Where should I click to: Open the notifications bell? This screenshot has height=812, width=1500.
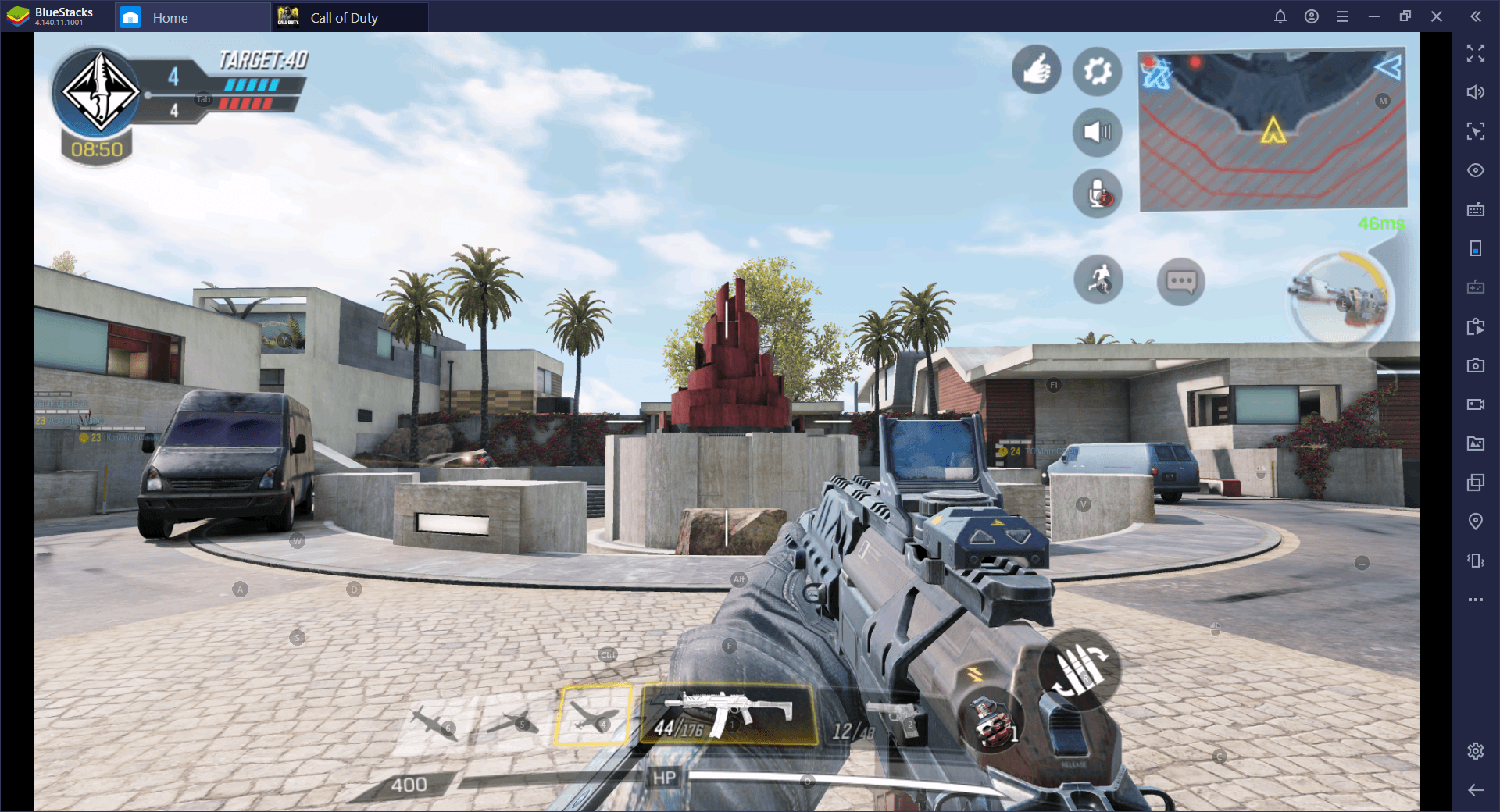coord(1280,16)
